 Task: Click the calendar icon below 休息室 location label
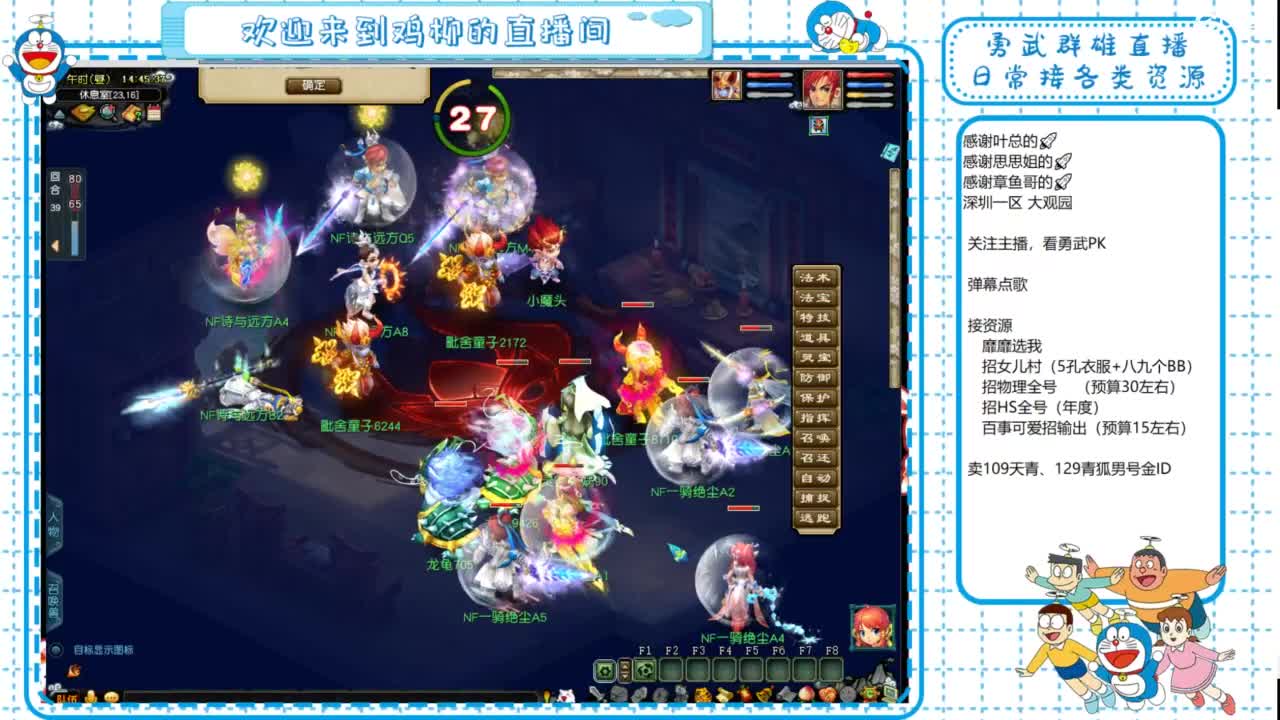[154, 113]
